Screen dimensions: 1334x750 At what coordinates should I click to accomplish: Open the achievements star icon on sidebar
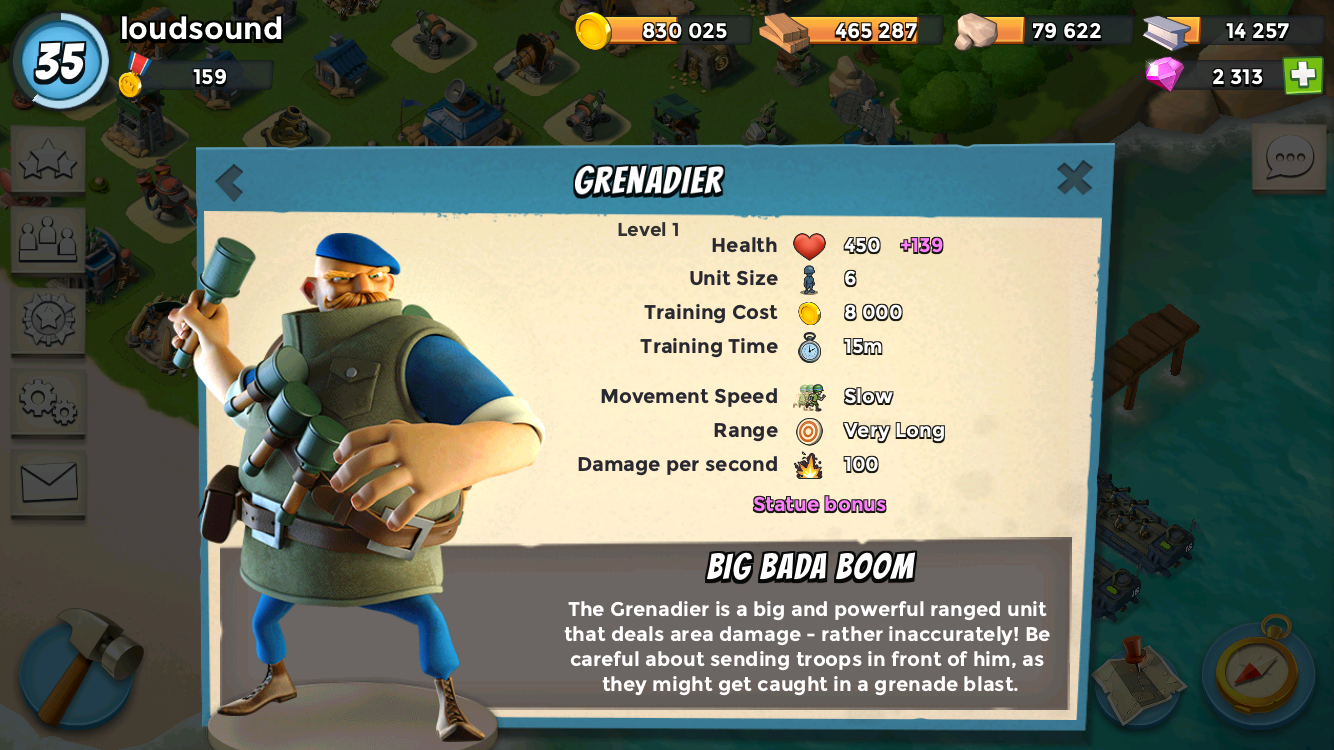coord(47,160)
